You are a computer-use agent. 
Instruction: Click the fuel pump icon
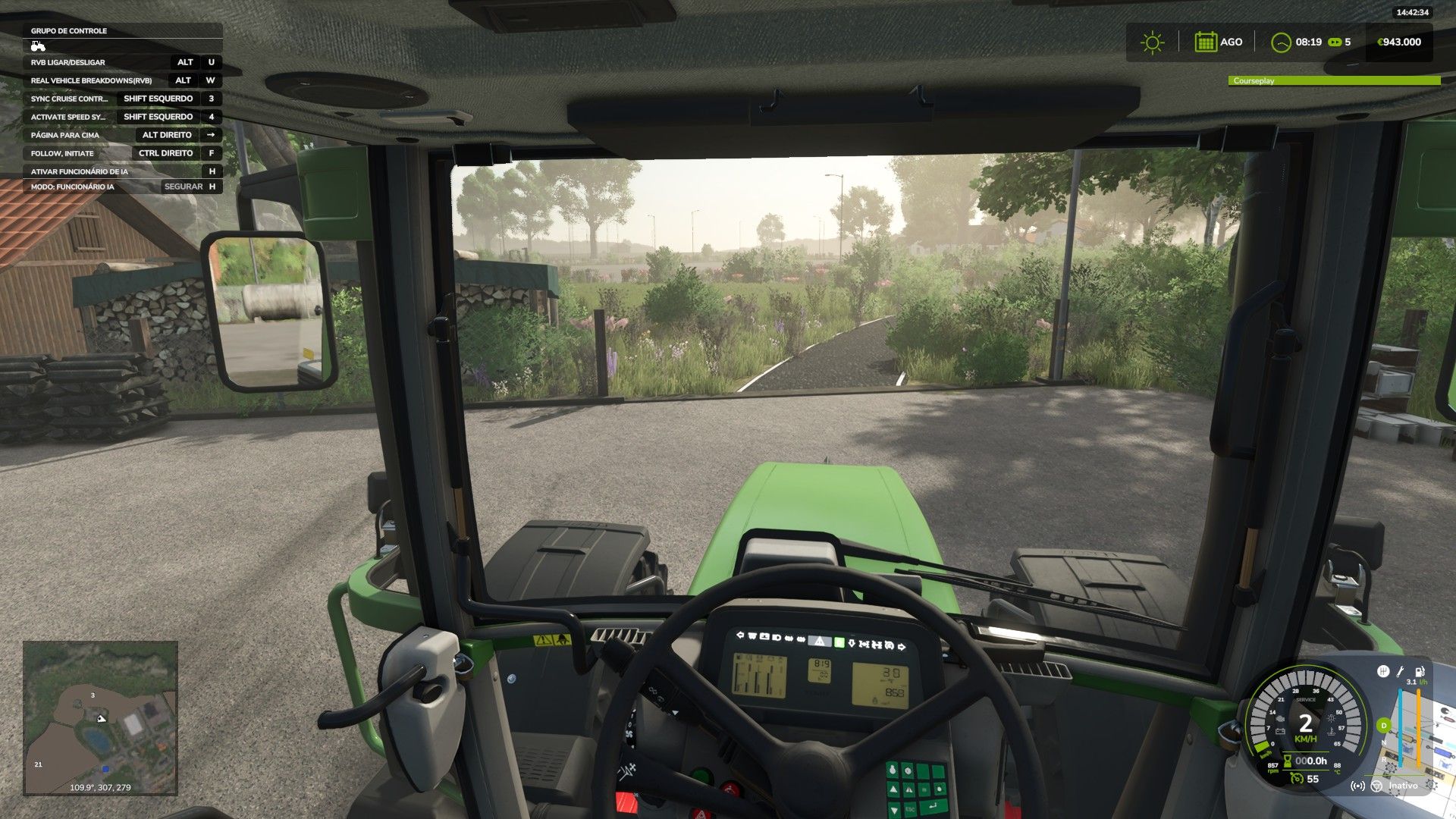[x=1420, y=671]
